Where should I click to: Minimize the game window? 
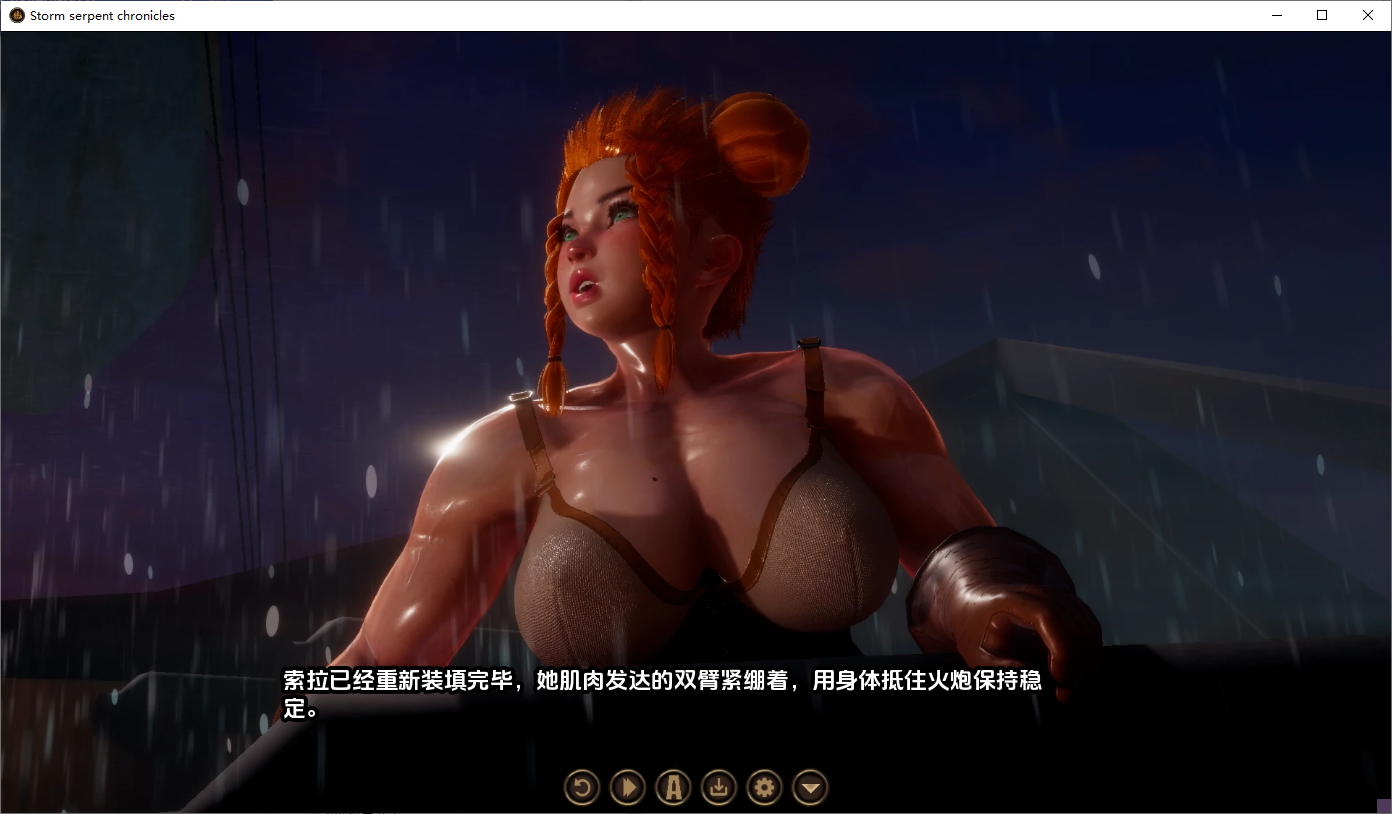pos(1276,15)
